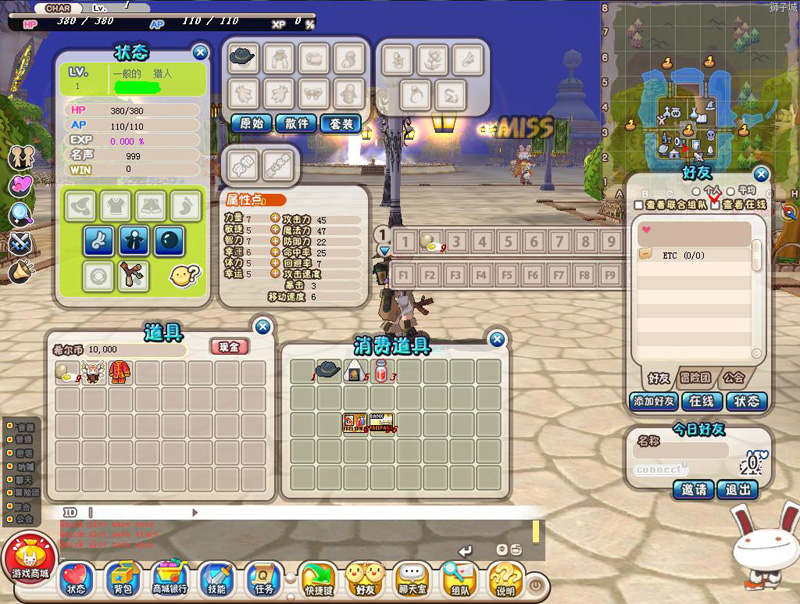The width and height of the screenshot is (800, 604).
Task: Close the 道具 inventory window
Action: (x=262, y=326)
